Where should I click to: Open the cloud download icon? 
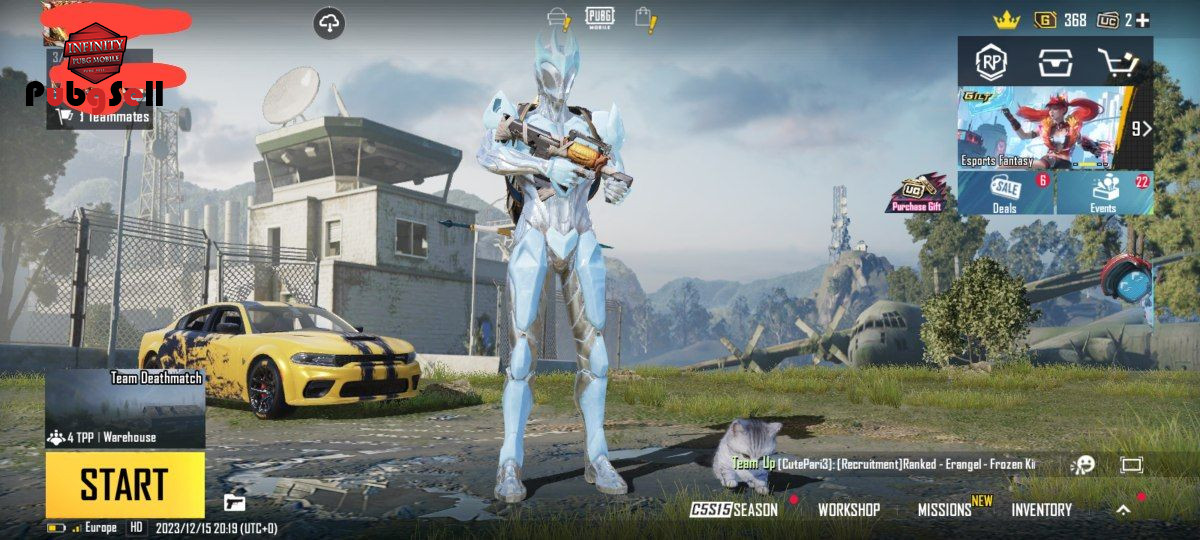[329, 22]
